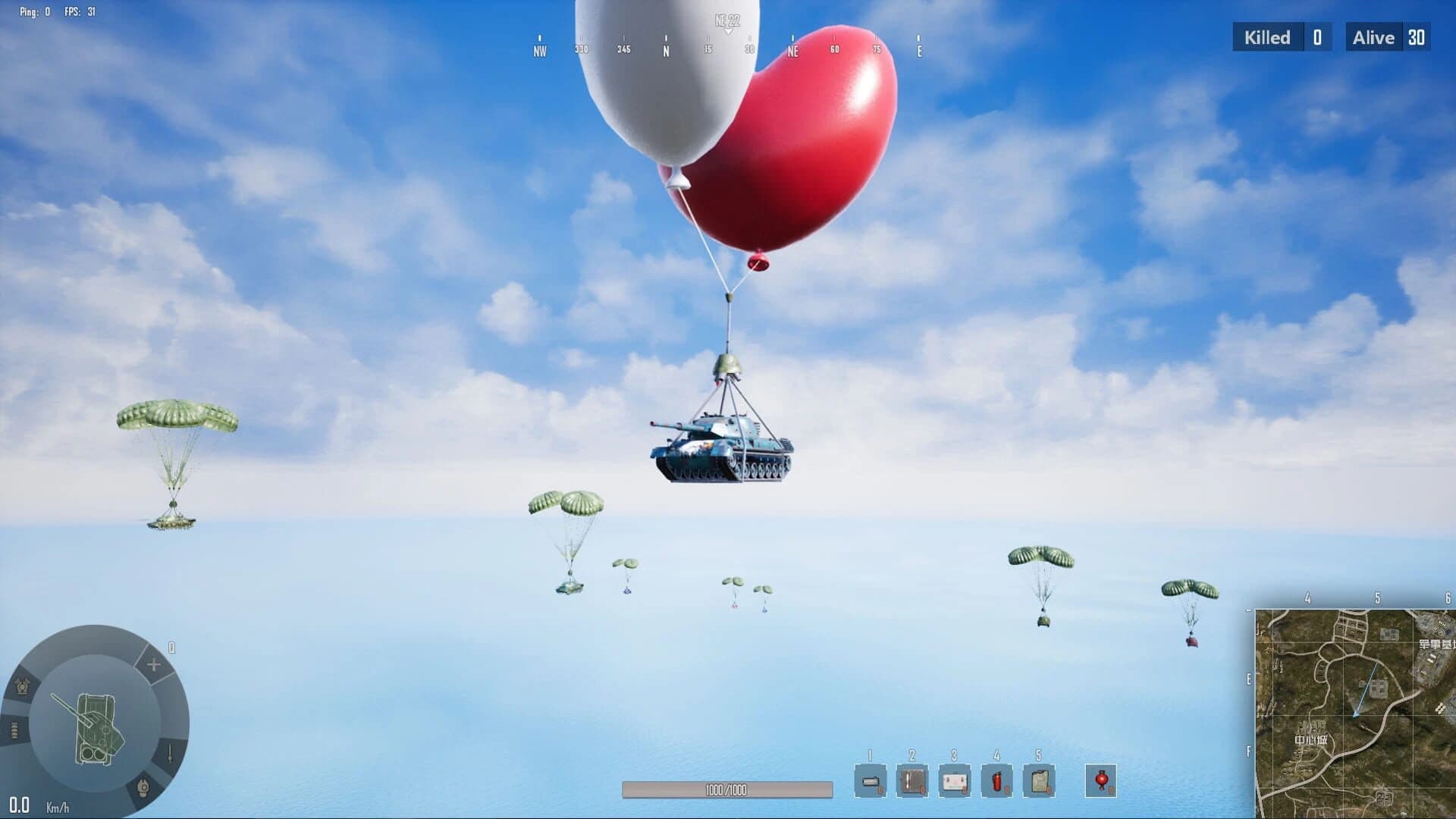The height and width of the screenshot is (819, 1456).
Task: Select the tank shell in hotbar slot 1
Action: click(871, 781)
